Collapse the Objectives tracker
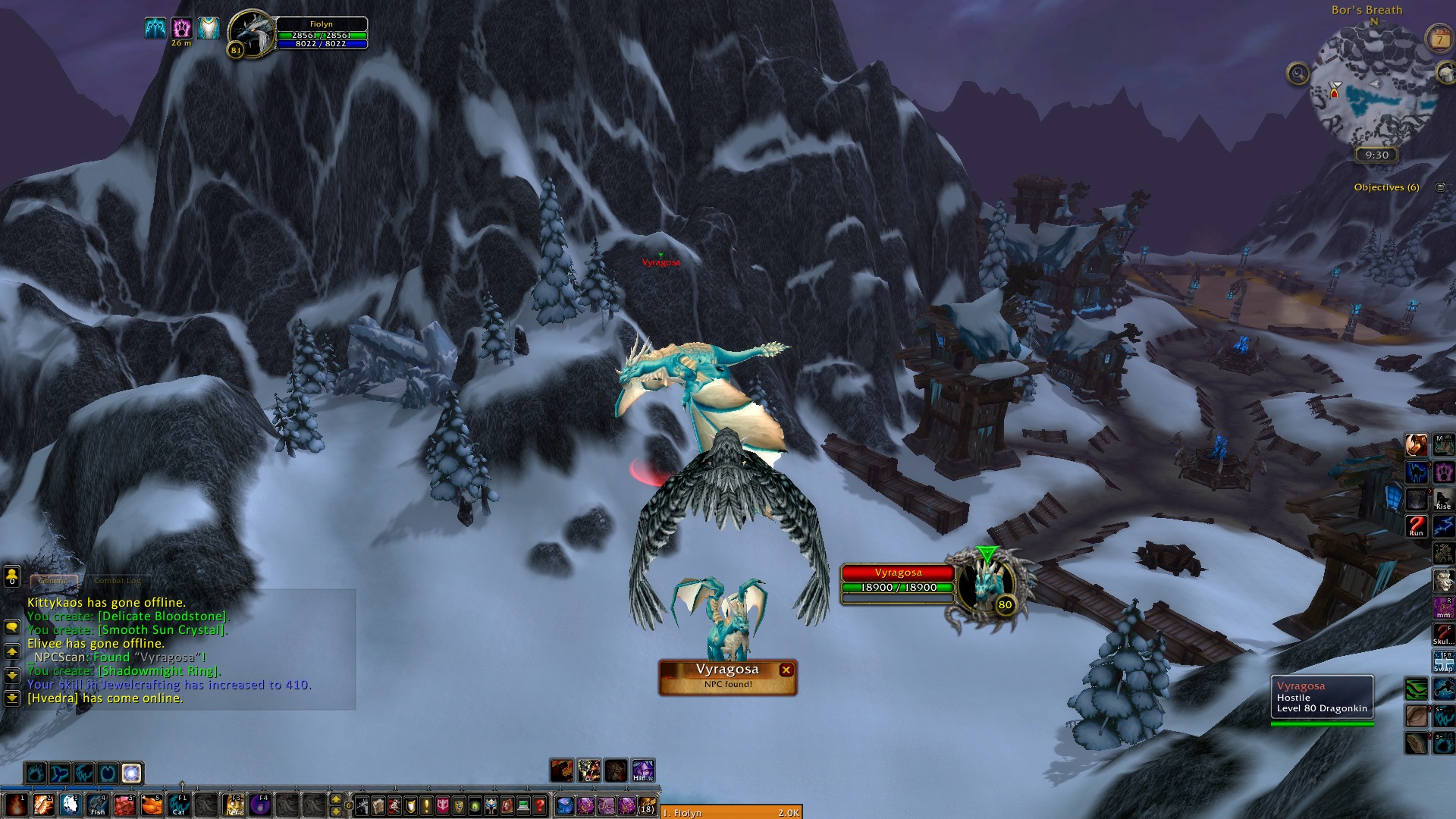The image size is (1456, 819). click(x=1440, y=187)
